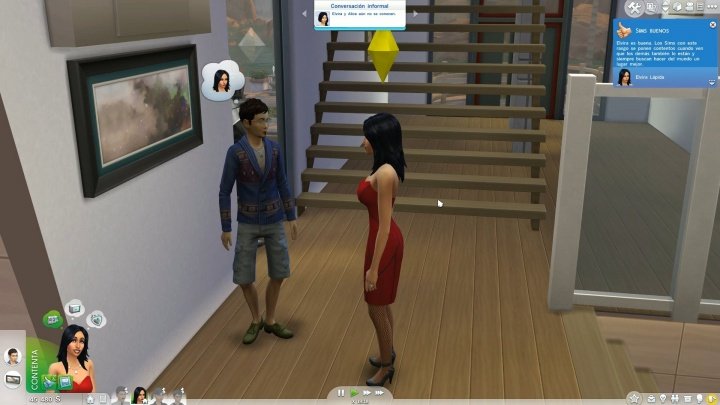The width and height of the screenshot is (720, 405).
Task: Click the active Sim's large portrait
Action: tap(74, 355)
